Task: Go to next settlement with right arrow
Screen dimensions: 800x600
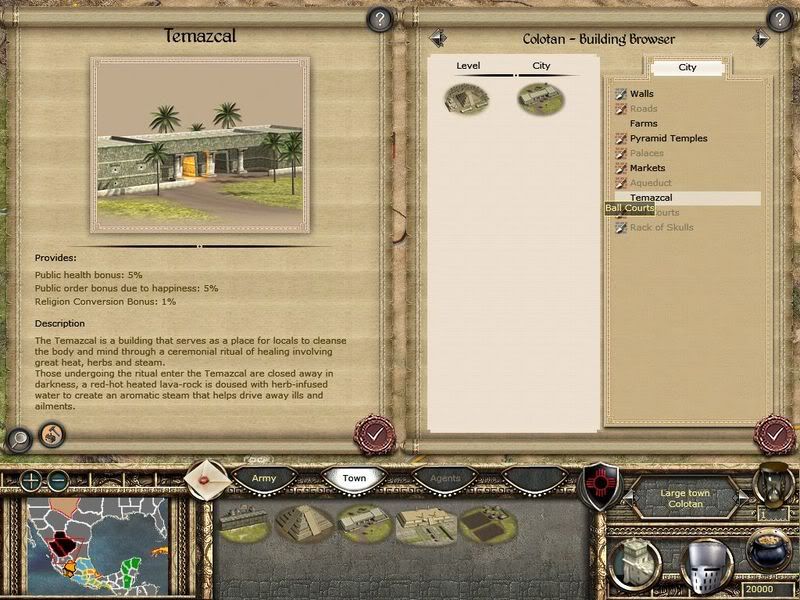Action: 761,38
